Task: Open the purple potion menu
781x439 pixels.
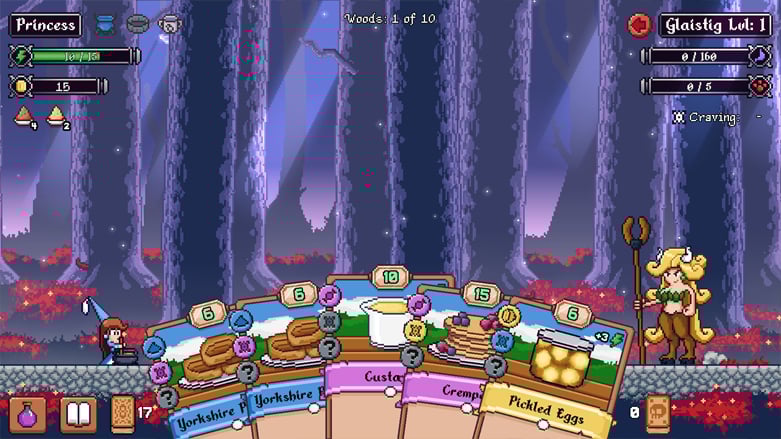Action: tap(28, 414)
